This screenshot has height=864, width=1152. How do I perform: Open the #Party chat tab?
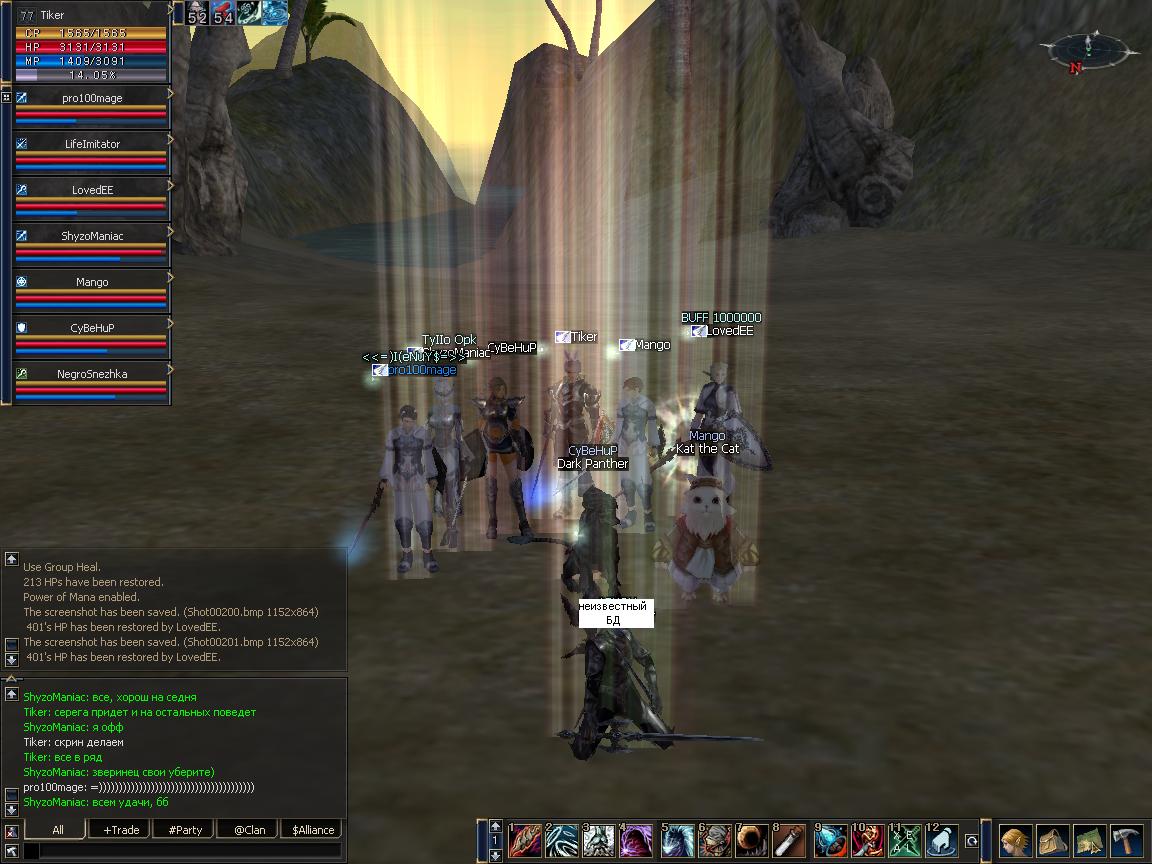click(x=185, y=829)
